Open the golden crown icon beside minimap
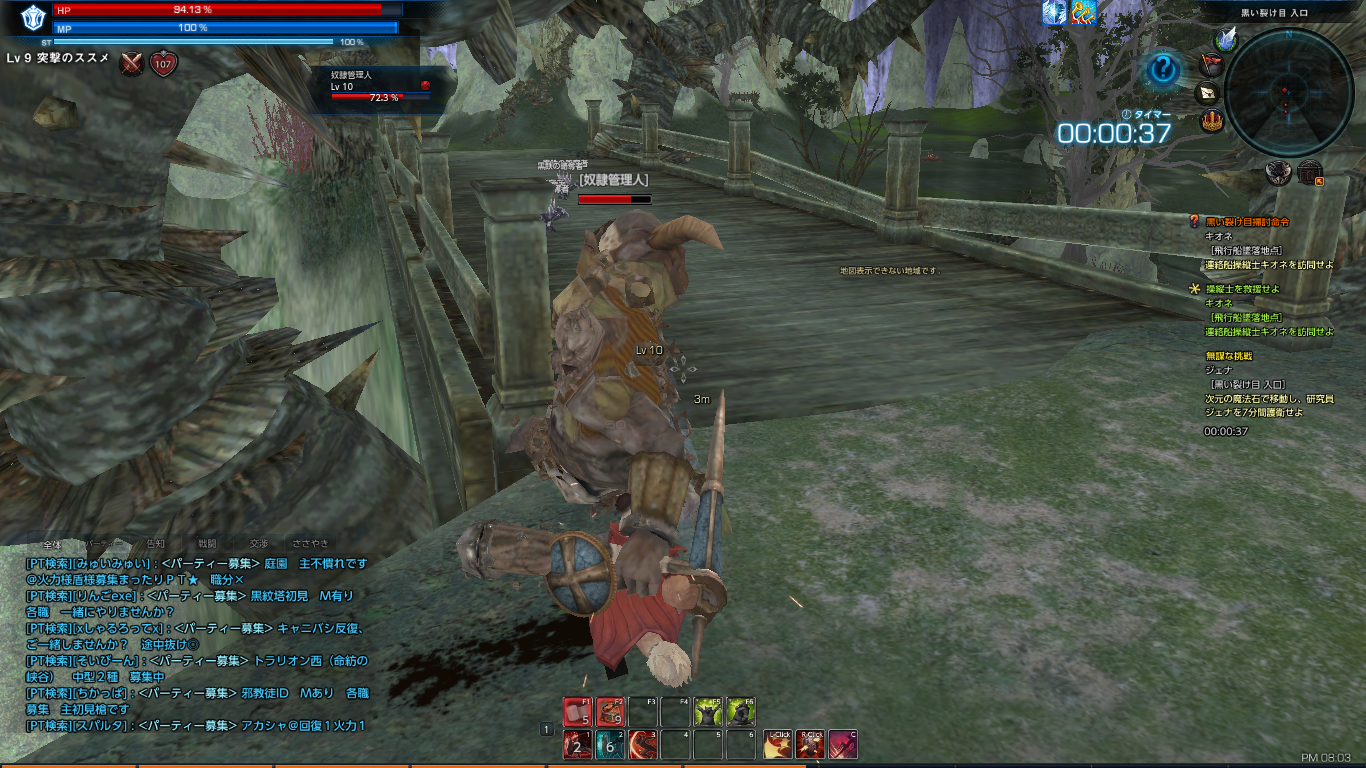 coord(1211,122)
